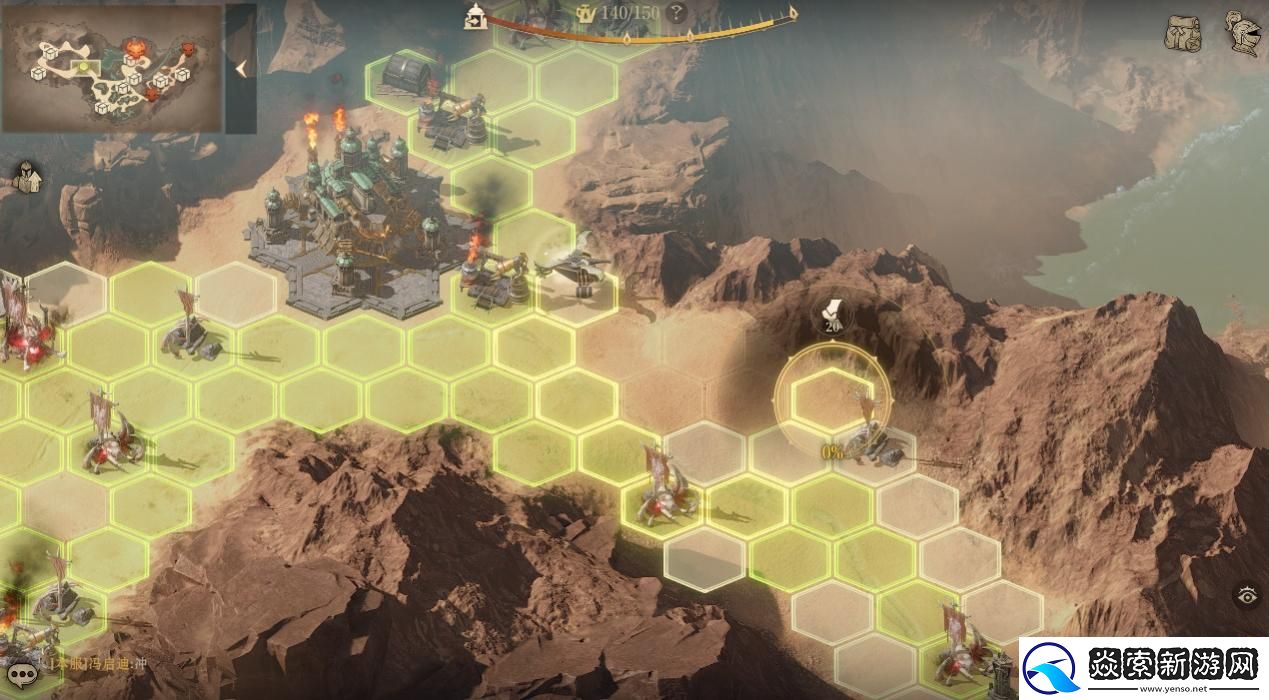Select the red skull marker on minimap

(134, 46)
